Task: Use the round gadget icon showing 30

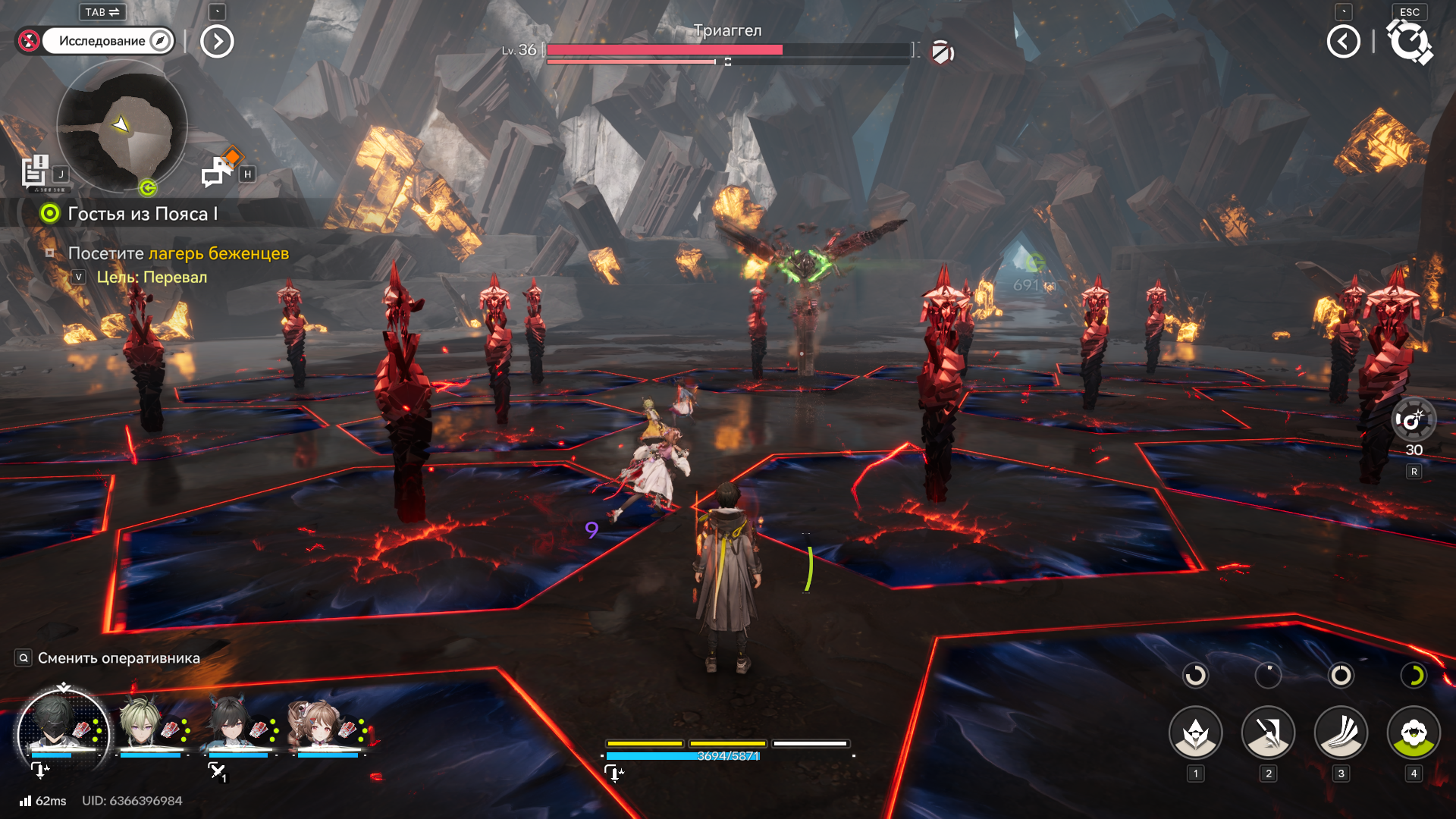Action: (1414, 419)
